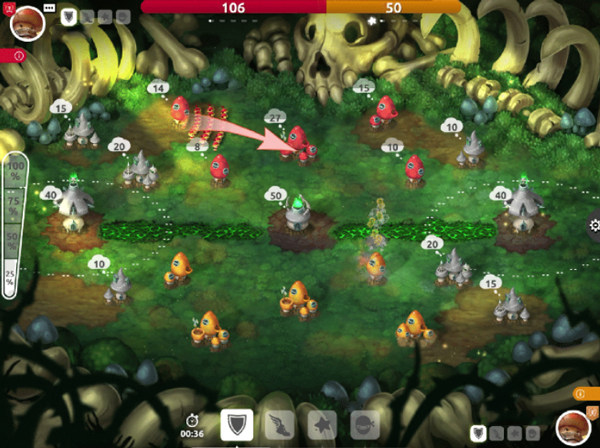This screenshot has width=600, height=448.
Task: Activate the ninja mask skill
Action: coord(364,426)
